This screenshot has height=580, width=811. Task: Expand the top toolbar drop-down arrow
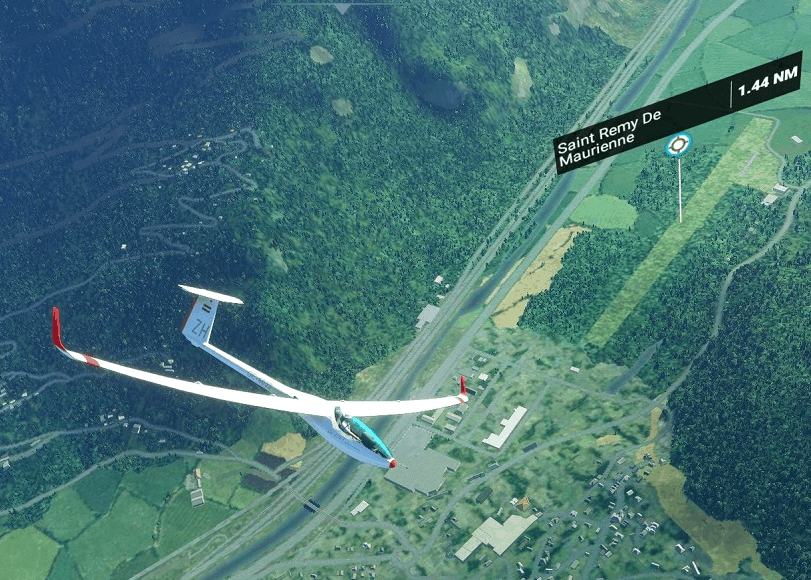[x=343, y=6]
